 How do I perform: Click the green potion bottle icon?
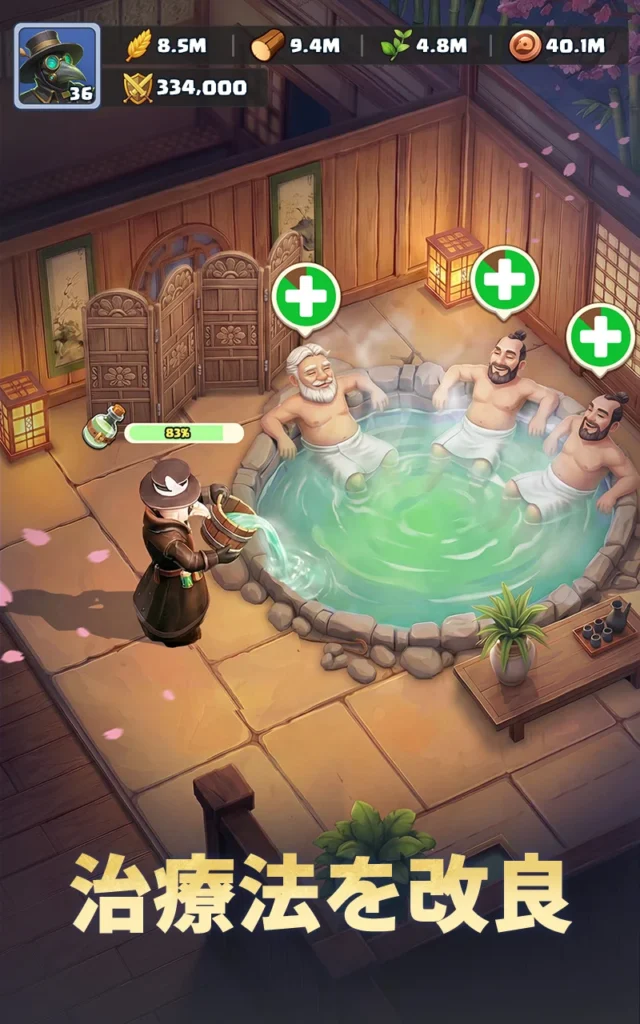(106, 427)
